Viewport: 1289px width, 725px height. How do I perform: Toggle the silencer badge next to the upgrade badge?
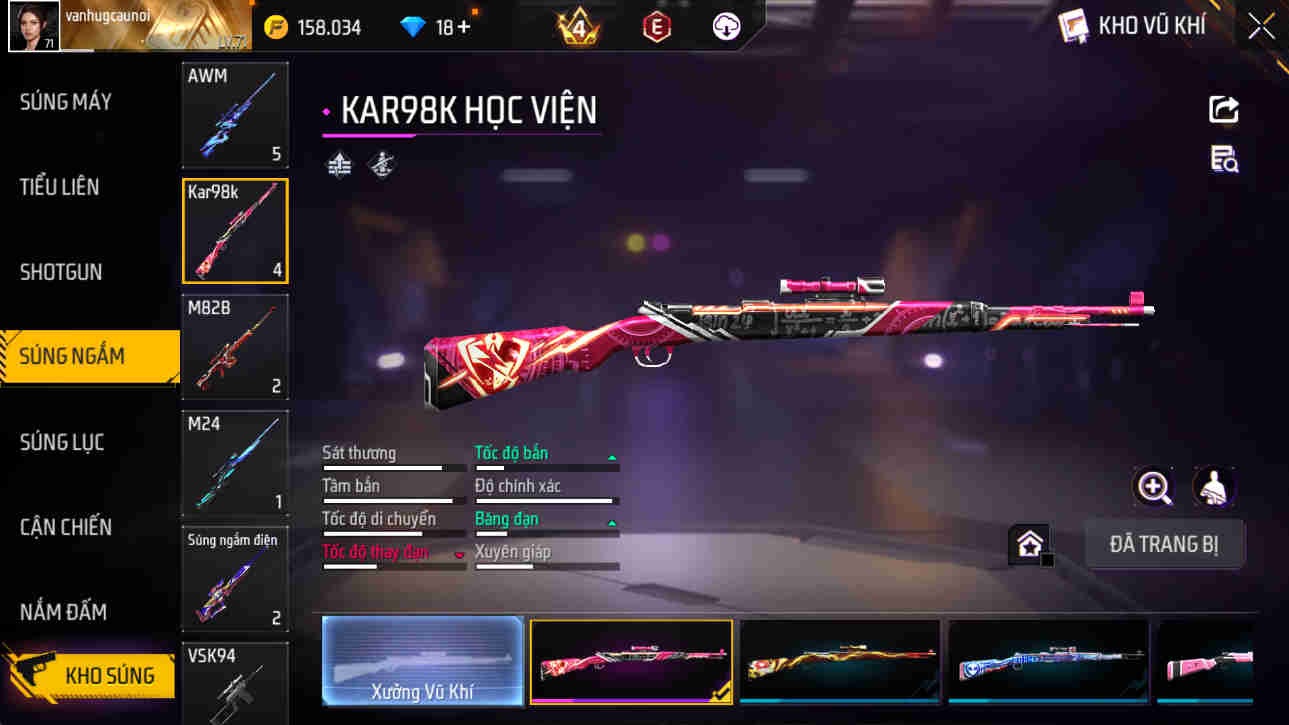point(383,163)
